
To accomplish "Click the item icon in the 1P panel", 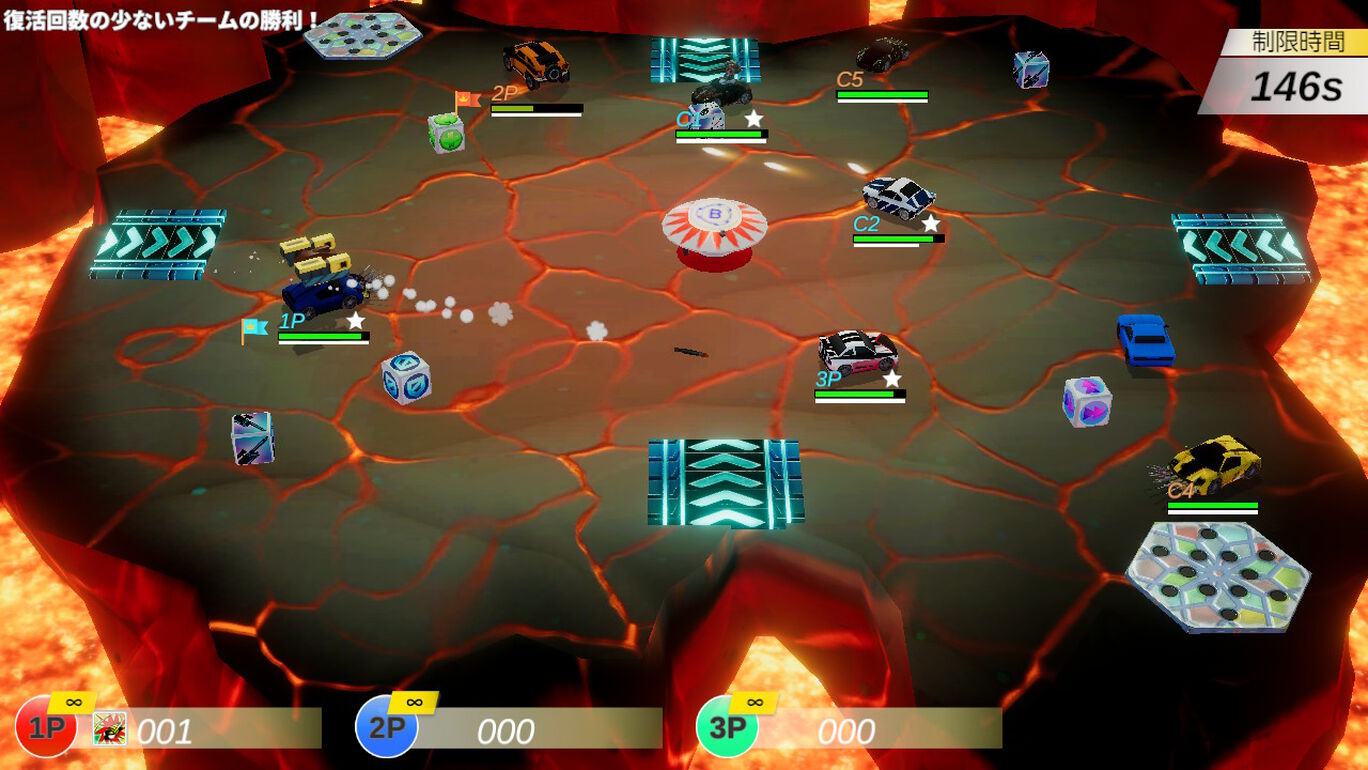I will click(109, 729).
